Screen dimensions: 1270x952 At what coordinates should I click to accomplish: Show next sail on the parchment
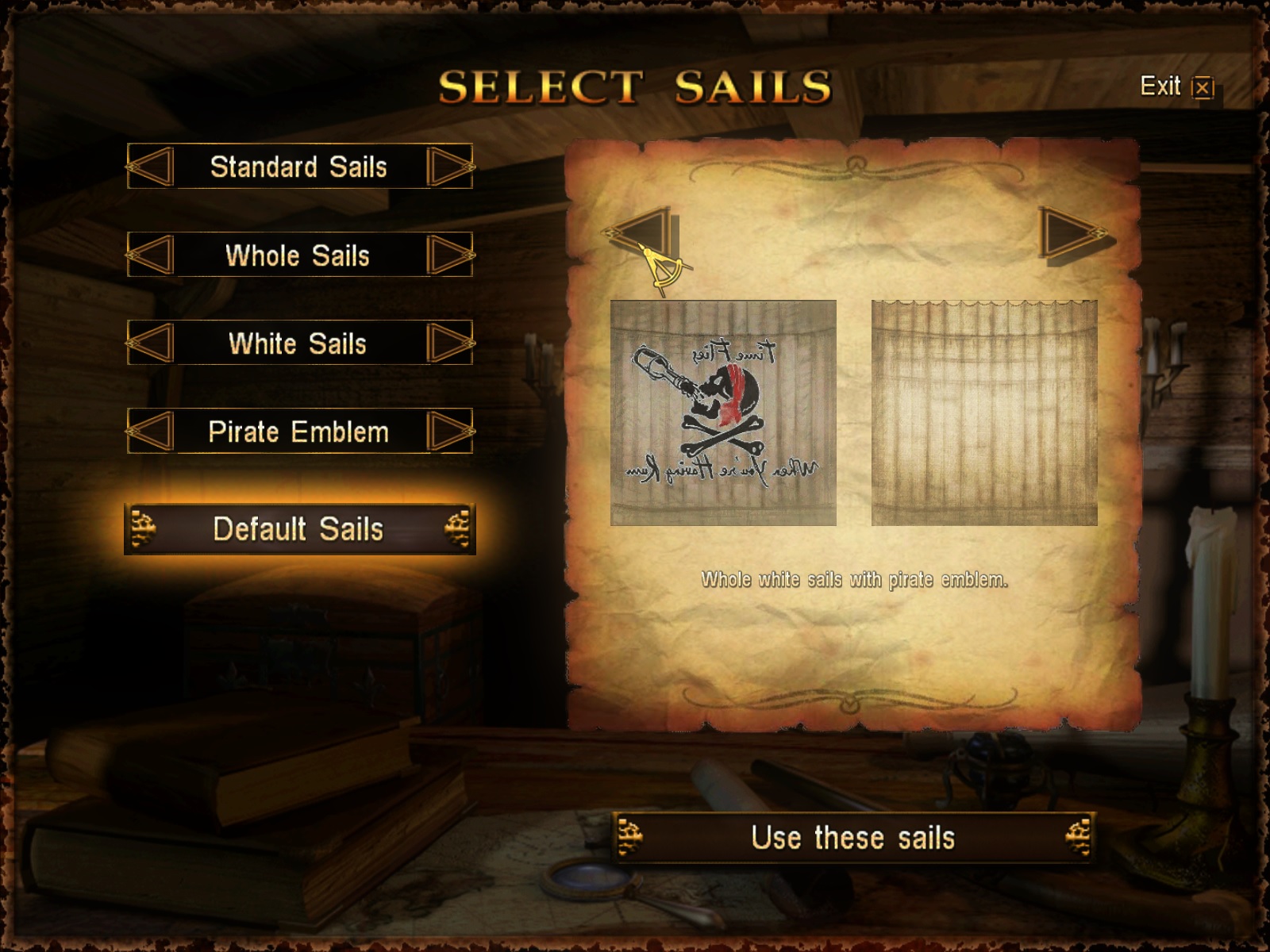1073,234
